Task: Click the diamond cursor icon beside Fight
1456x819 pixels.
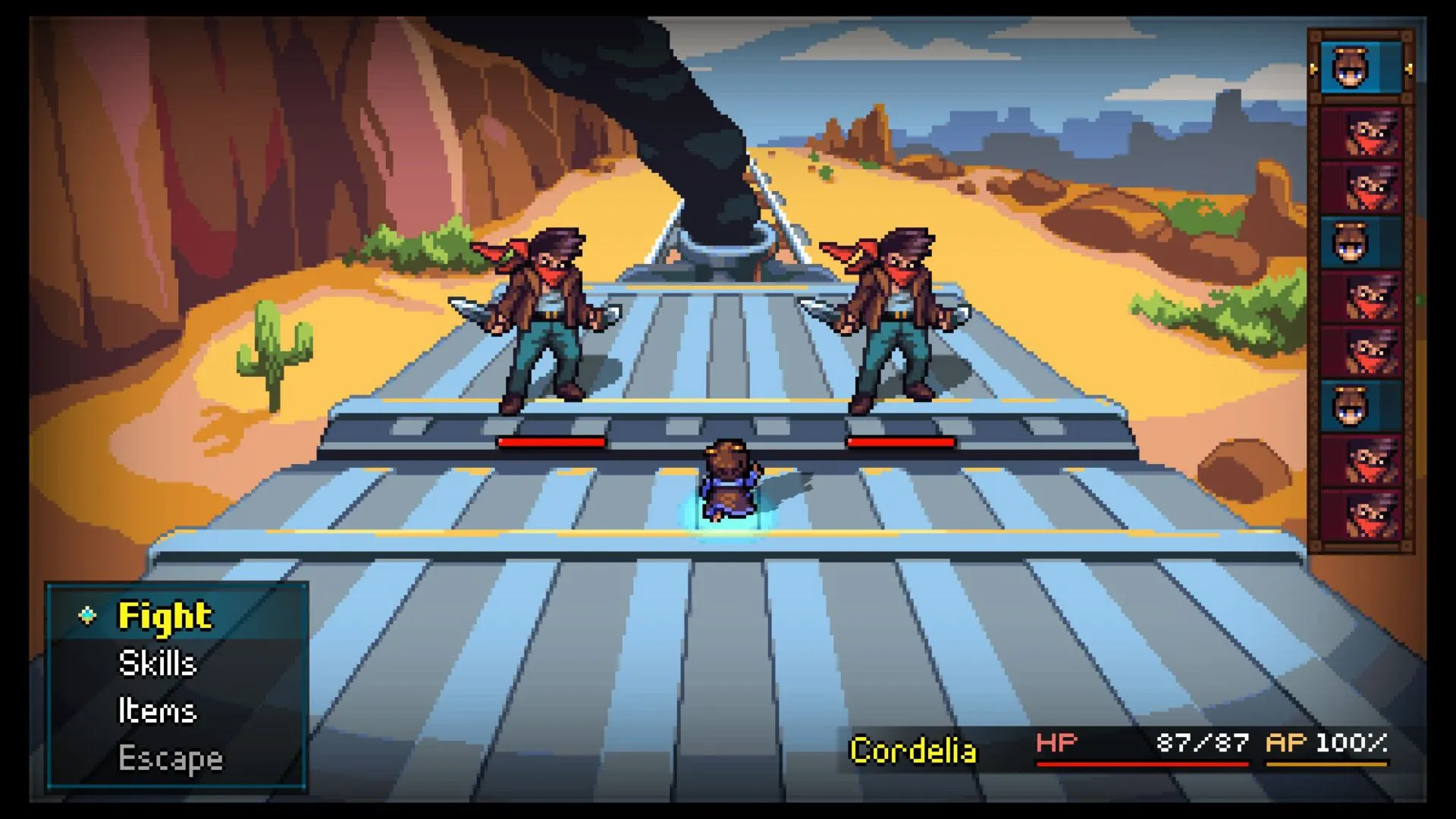Action: click(89, 616)
